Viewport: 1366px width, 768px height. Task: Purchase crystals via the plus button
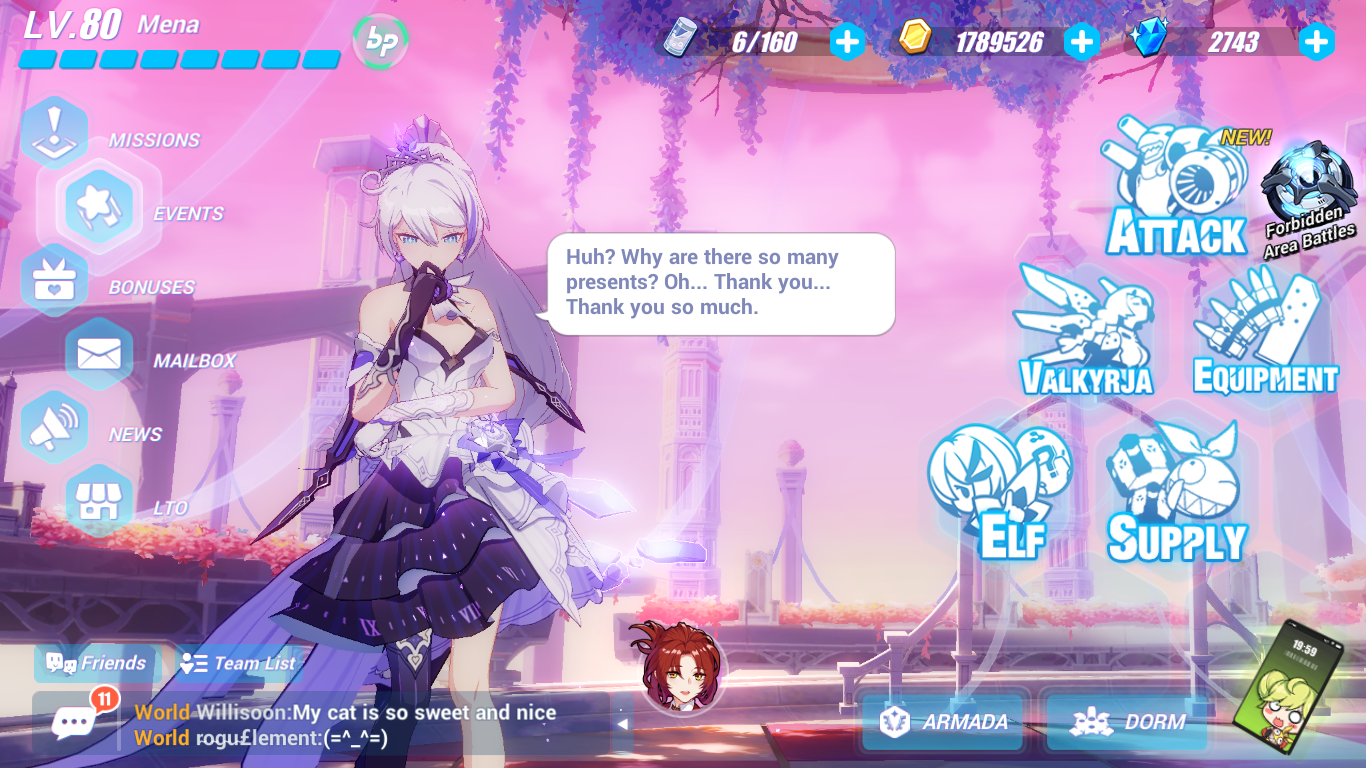pos(1315,42)
